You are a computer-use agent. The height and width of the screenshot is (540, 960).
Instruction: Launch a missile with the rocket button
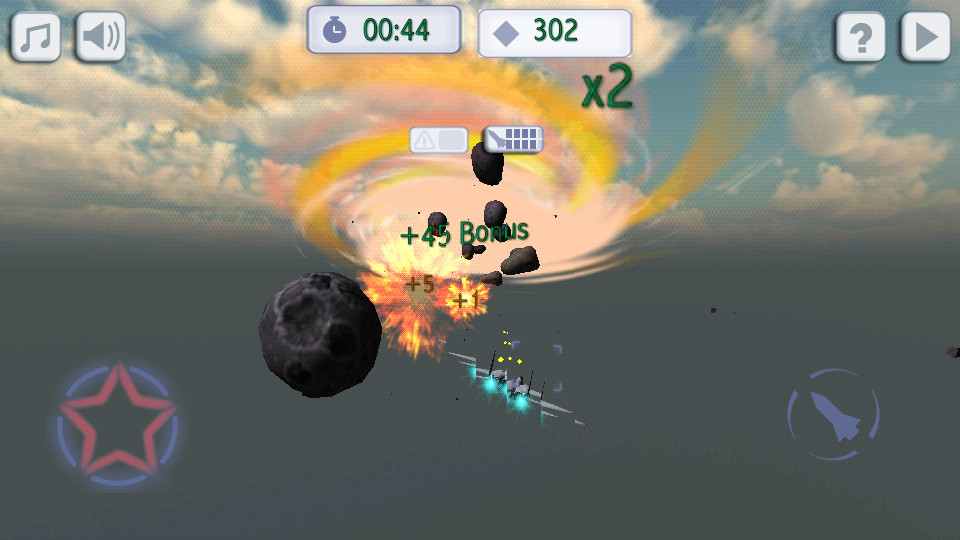(x=833, y=413)
